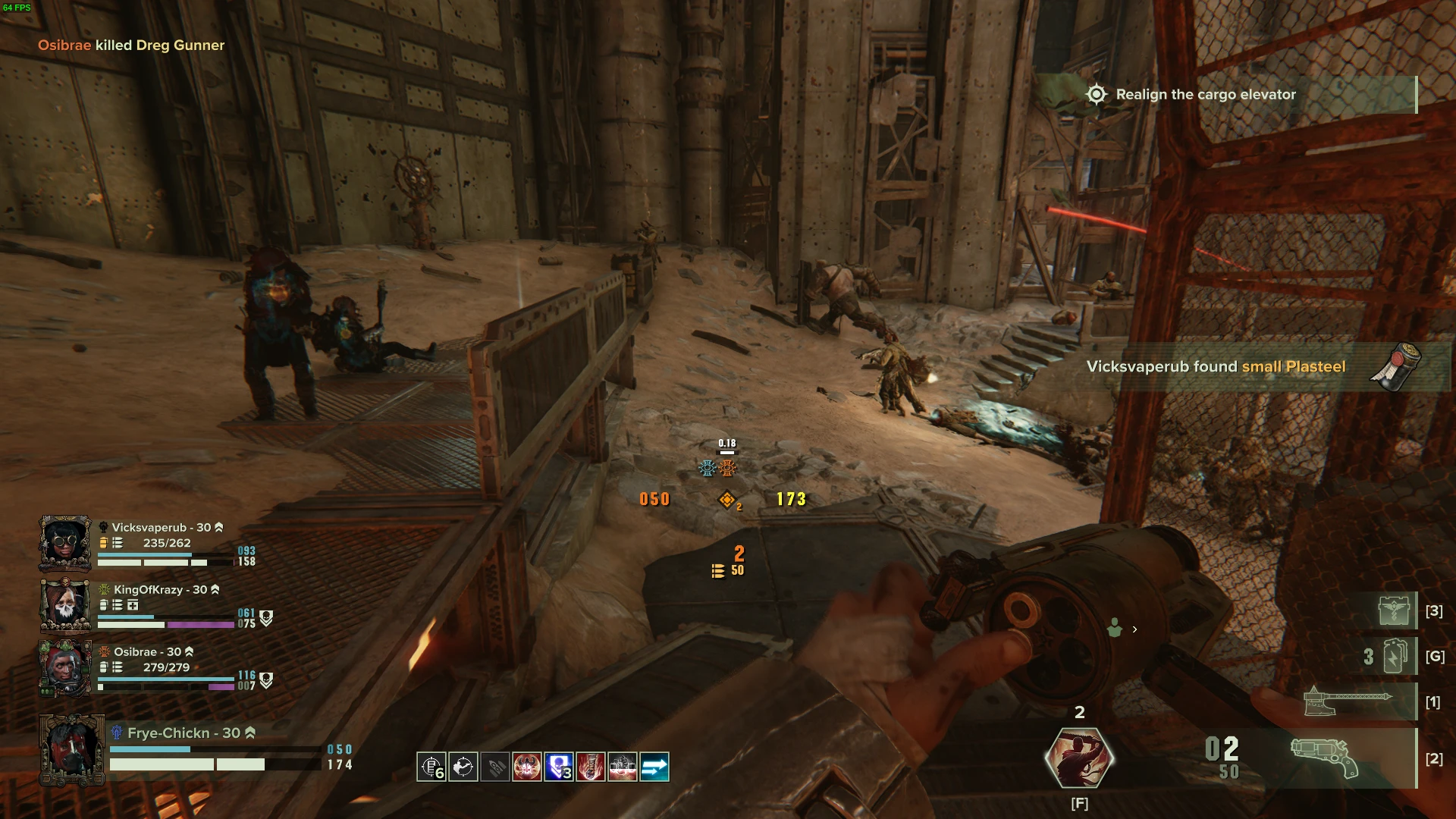
Task: Select the revolver weapon slot
Action: (x=1324, y=758)
